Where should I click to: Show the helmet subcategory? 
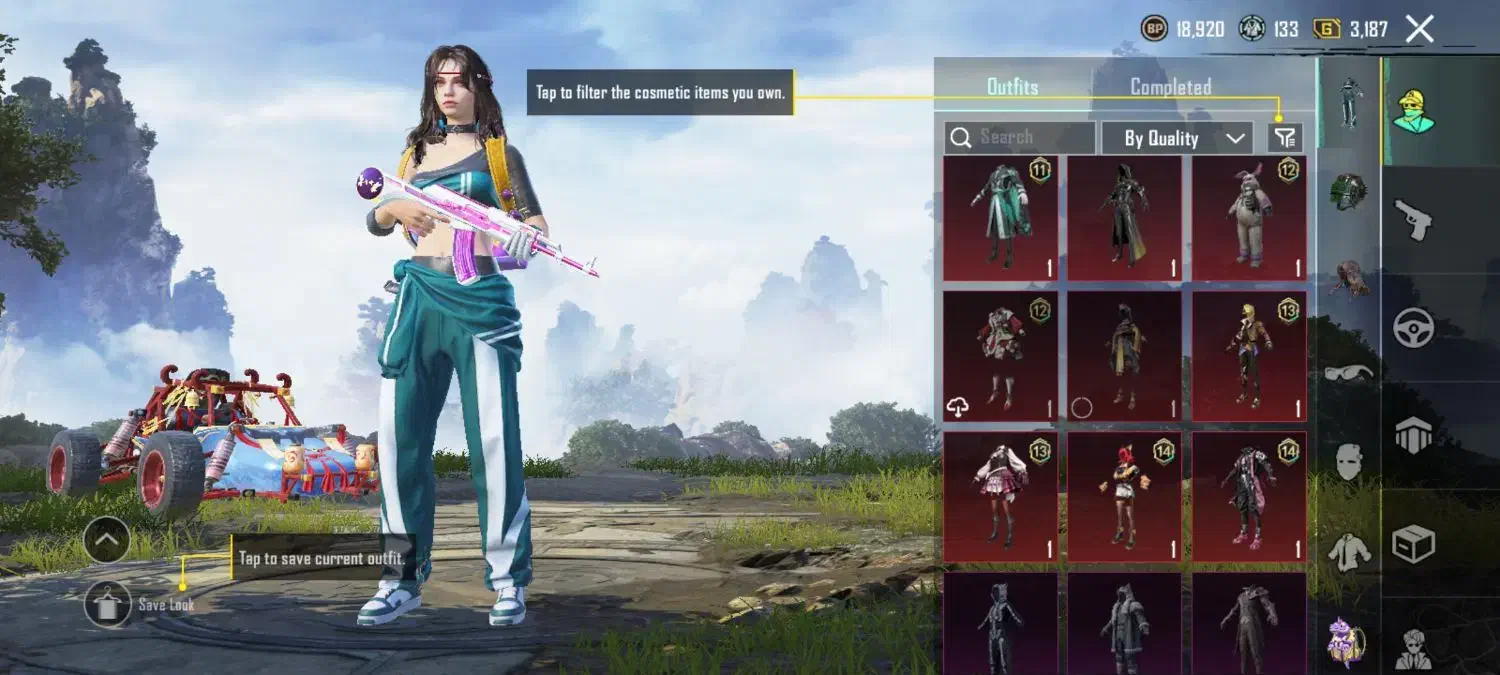tap(1348, 192)
